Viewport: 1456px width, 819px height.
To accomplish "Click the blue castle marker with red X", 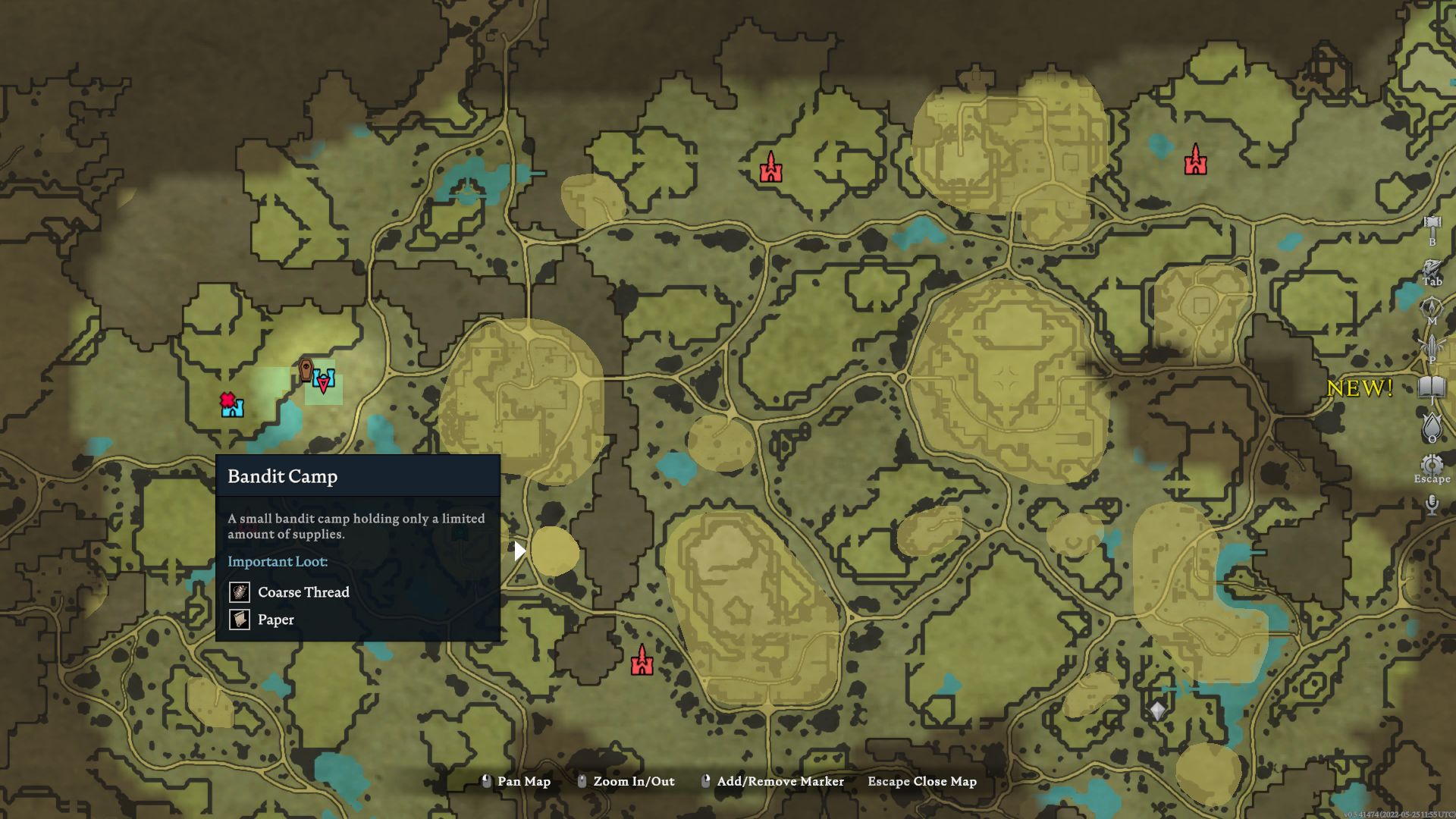I will click(x=231, y=404).
